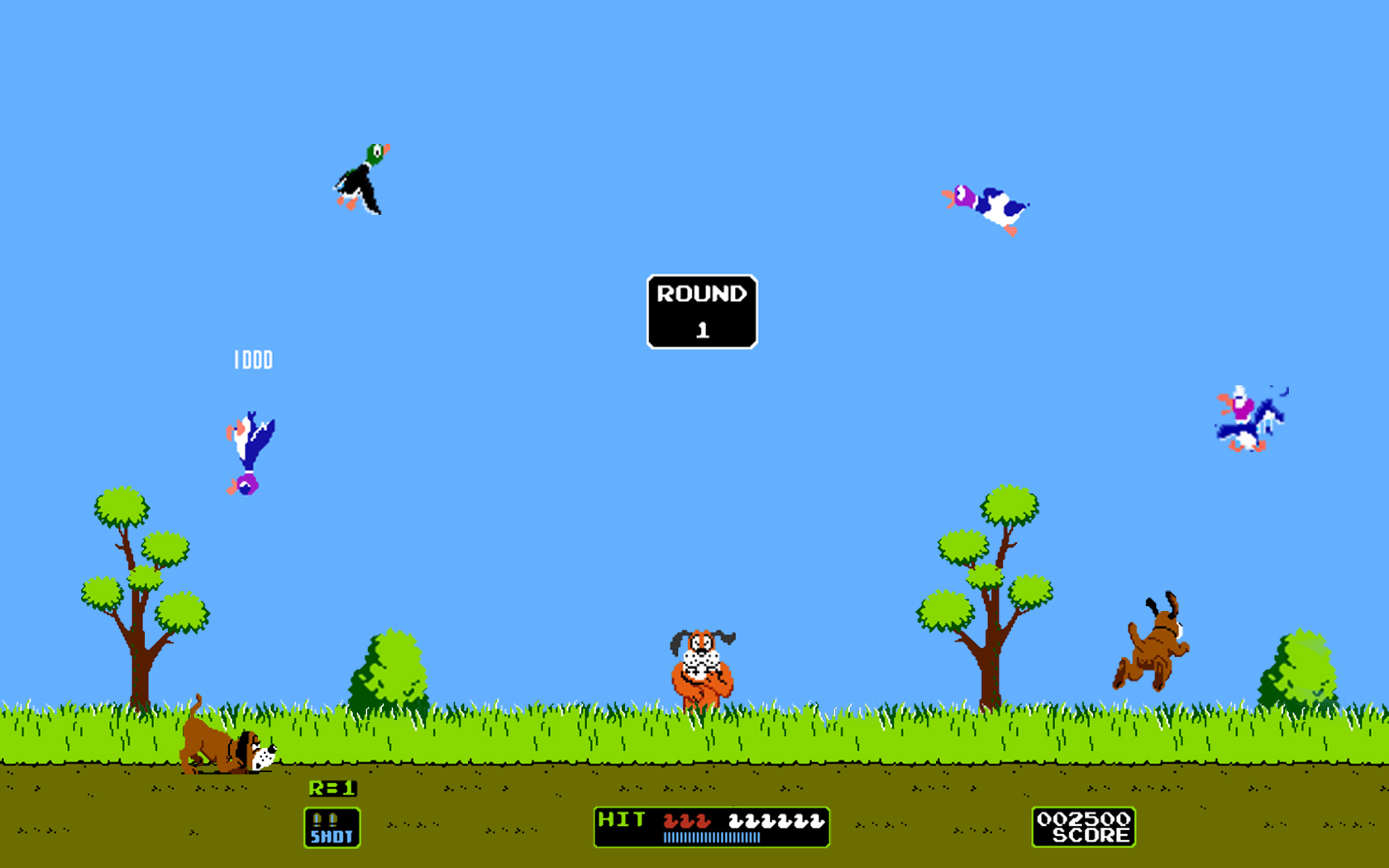The image size is (1389, 868).
Task: Click the 1000 points popup text
Action: coord(254,360)
